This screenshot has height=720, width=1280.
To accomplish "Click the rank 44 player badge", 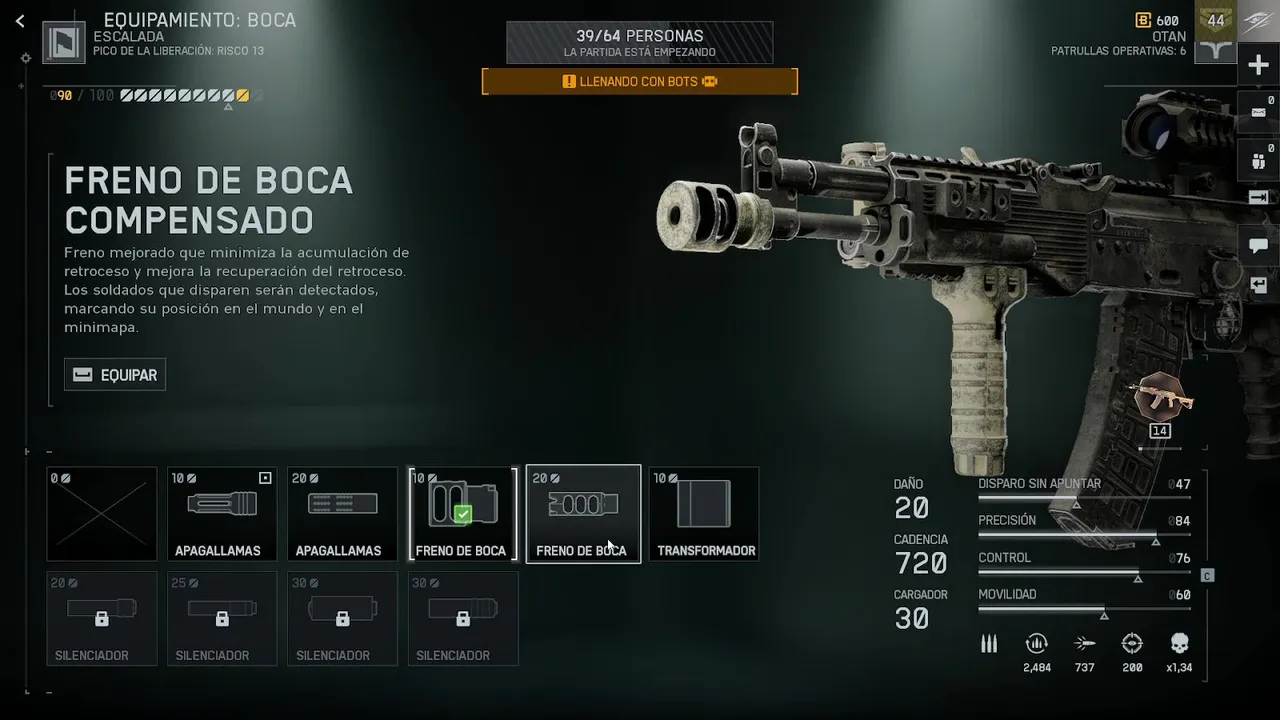I will [1216, 21].
